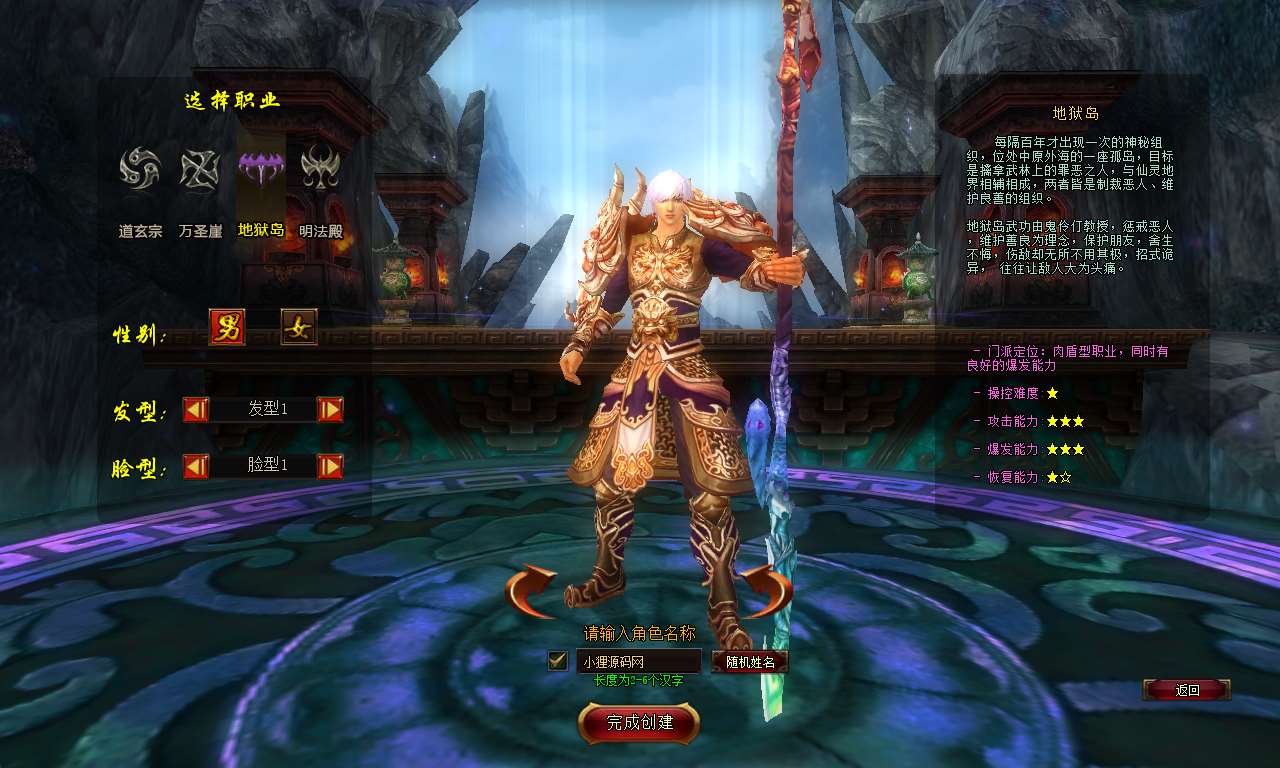Image resolution: width=1280 pixels, height=768 pixels.
Task: Choose male gender 男 button
Action: 227,327
